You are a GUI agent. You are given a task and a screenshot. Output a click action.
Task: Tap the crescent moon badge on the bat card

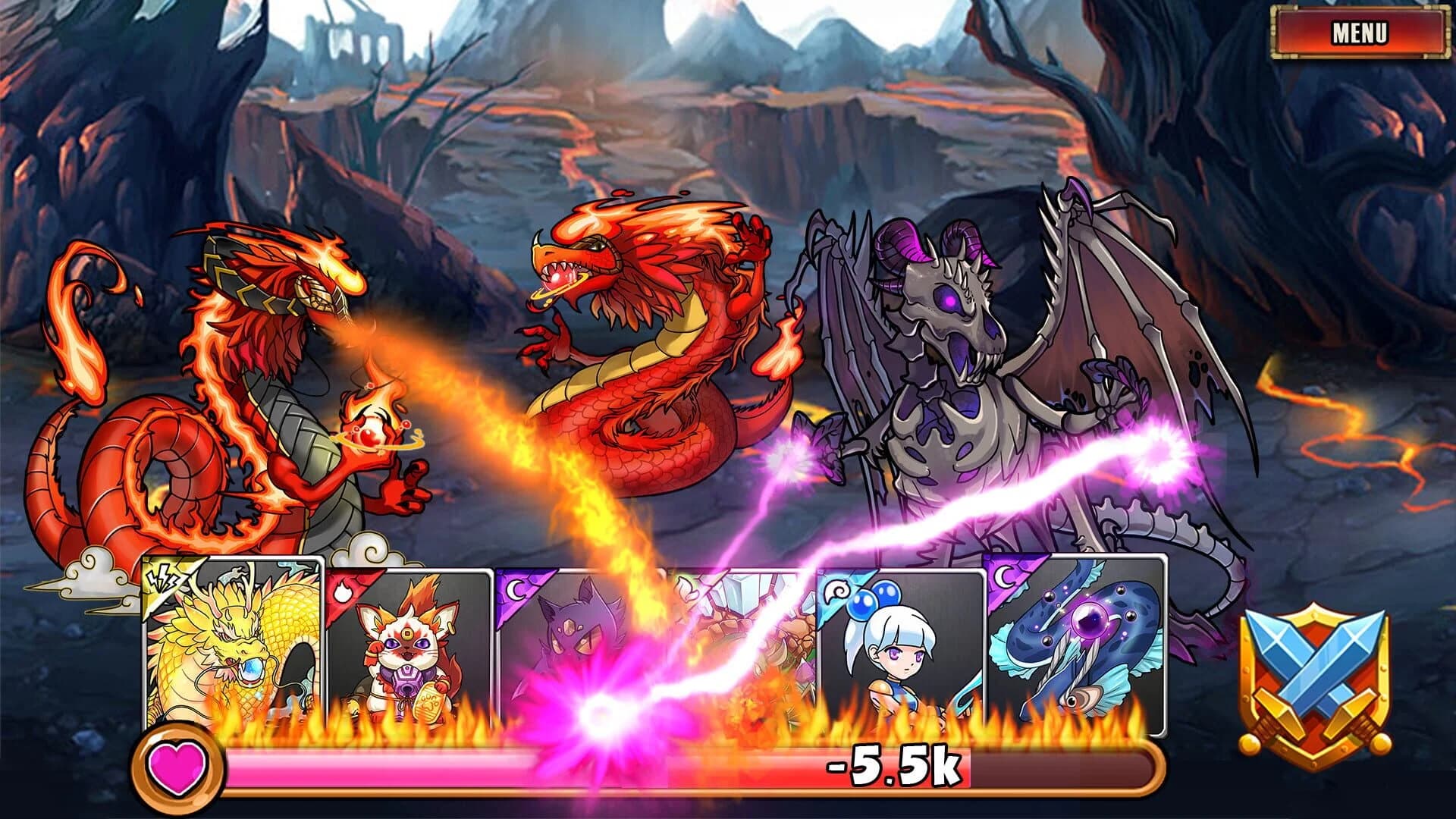[516, 588]
